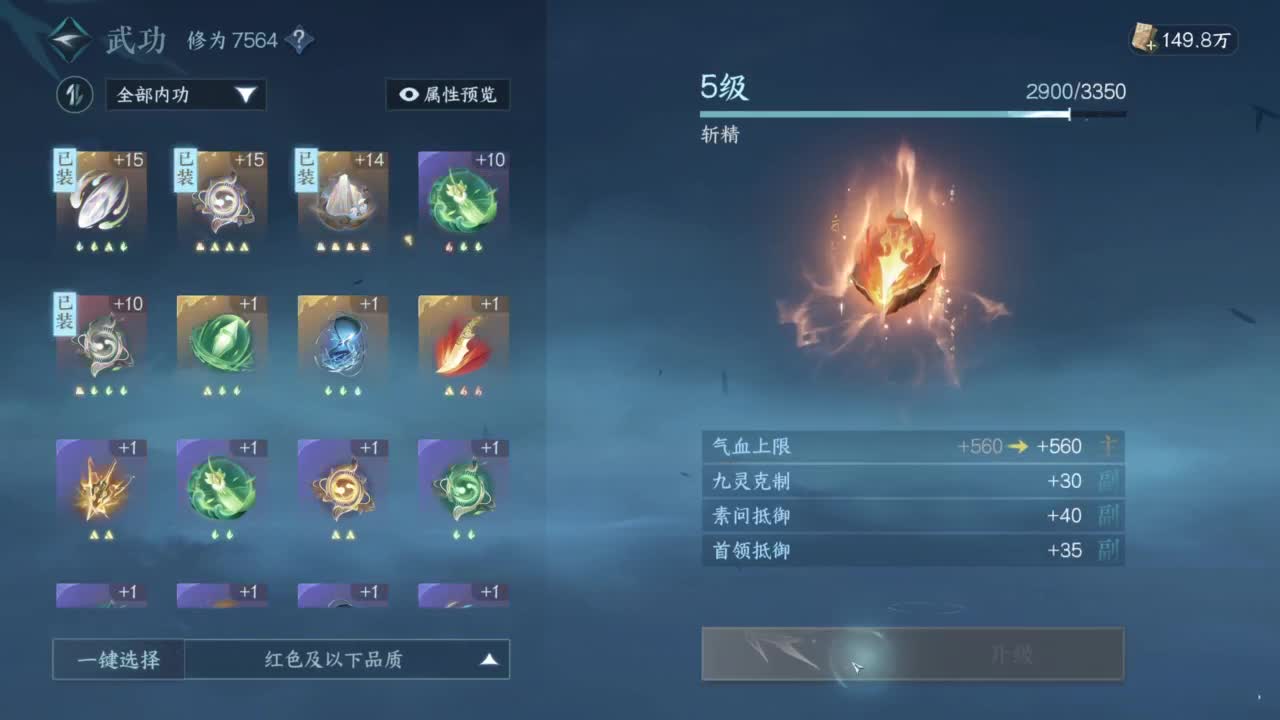The height and width of the screenshot is (720, 1280).
Task: Select the red +1 blade skill icon
Action: [x=463, y=340]
